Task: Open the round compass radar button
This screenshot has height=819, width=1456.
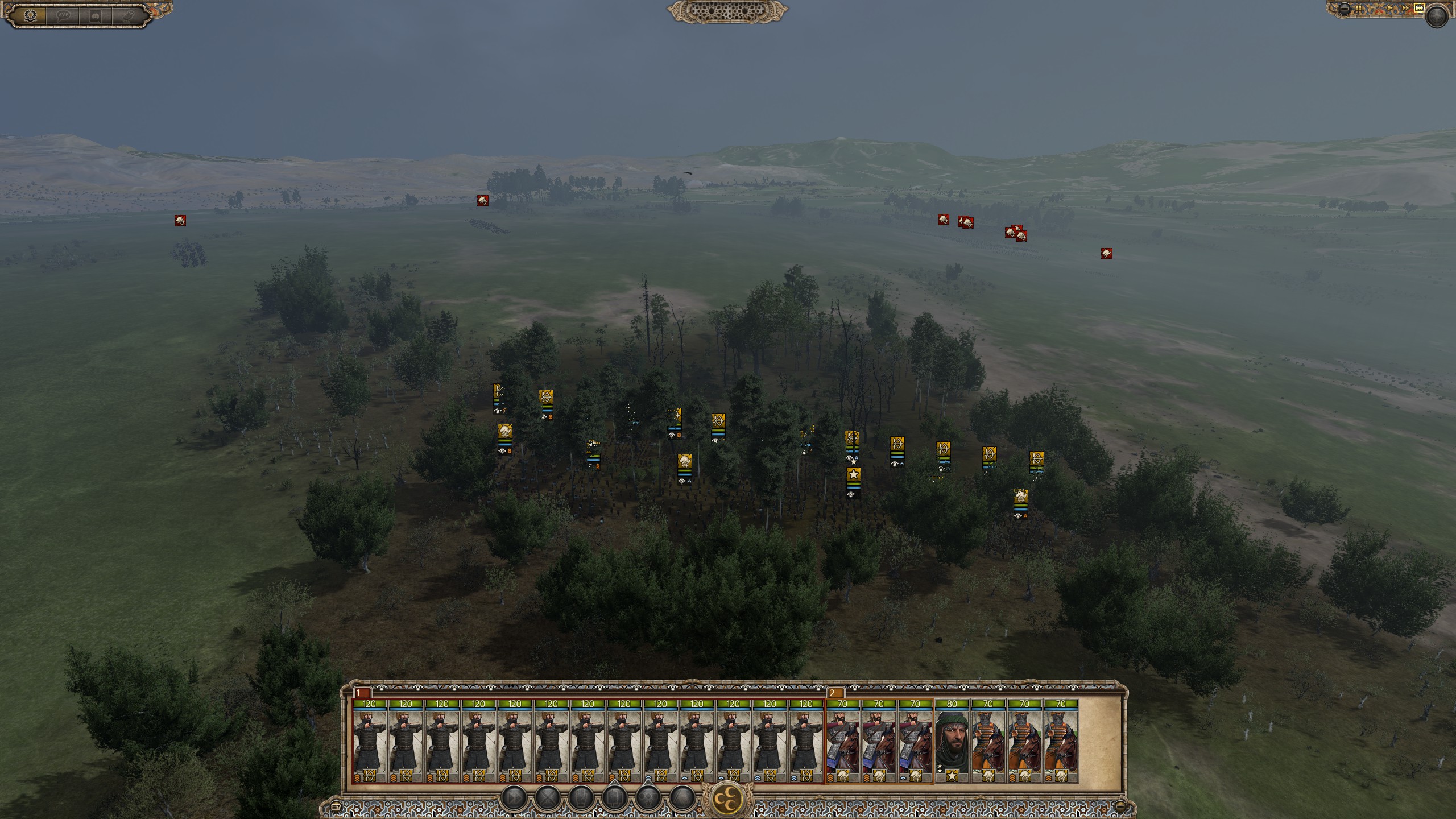Action: click(x=1438, y=15)
